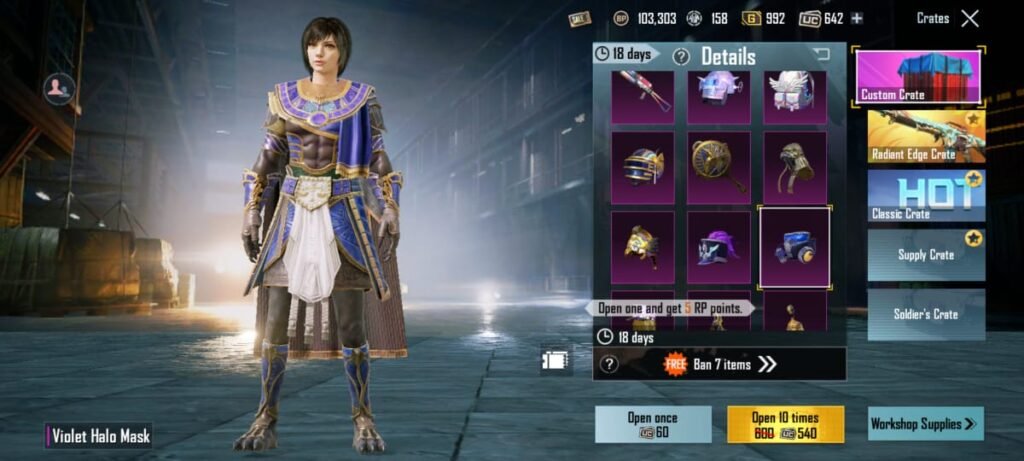Choose the Supply Crate tab

pos(926,254)
